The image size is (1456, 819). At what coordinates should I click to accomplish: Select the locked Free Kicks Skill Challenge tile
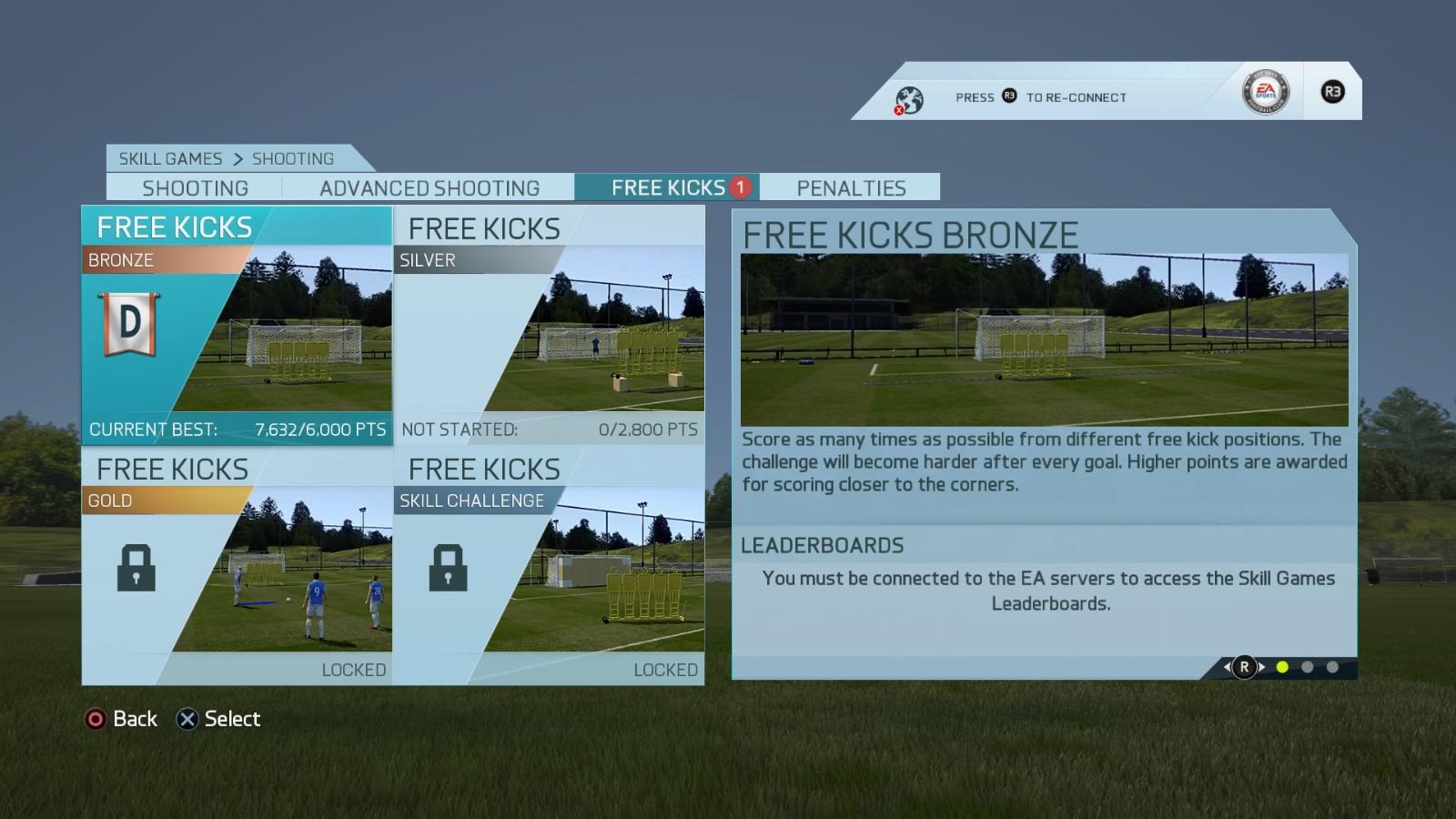click(549, 566)
